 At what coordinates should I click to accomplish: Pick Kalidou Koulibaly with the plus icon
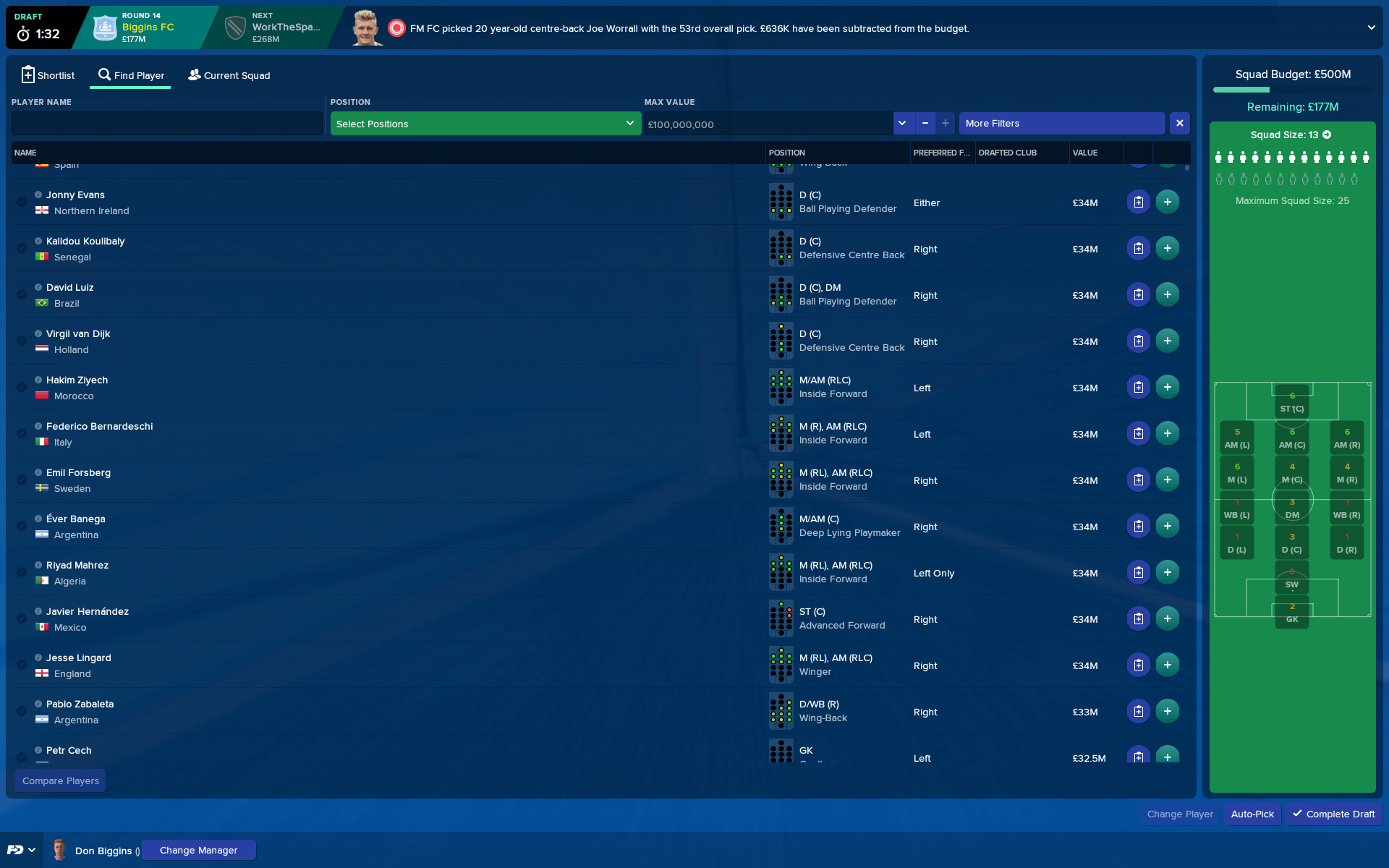tap(1167, 247)
